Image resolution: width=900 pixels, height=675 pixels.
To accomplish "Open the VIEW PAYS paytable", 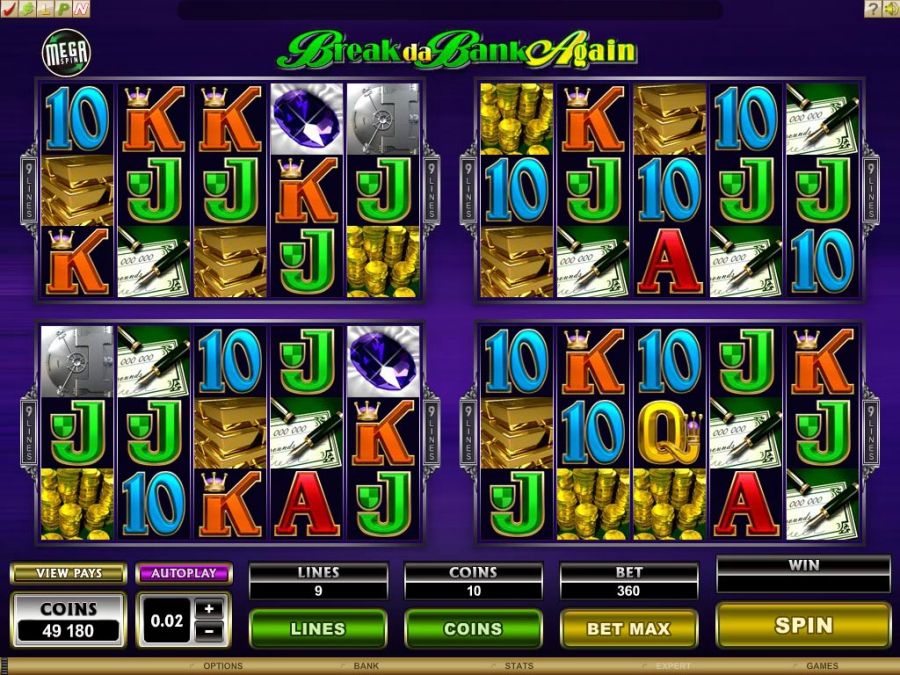I will click(x=68, y=574).
